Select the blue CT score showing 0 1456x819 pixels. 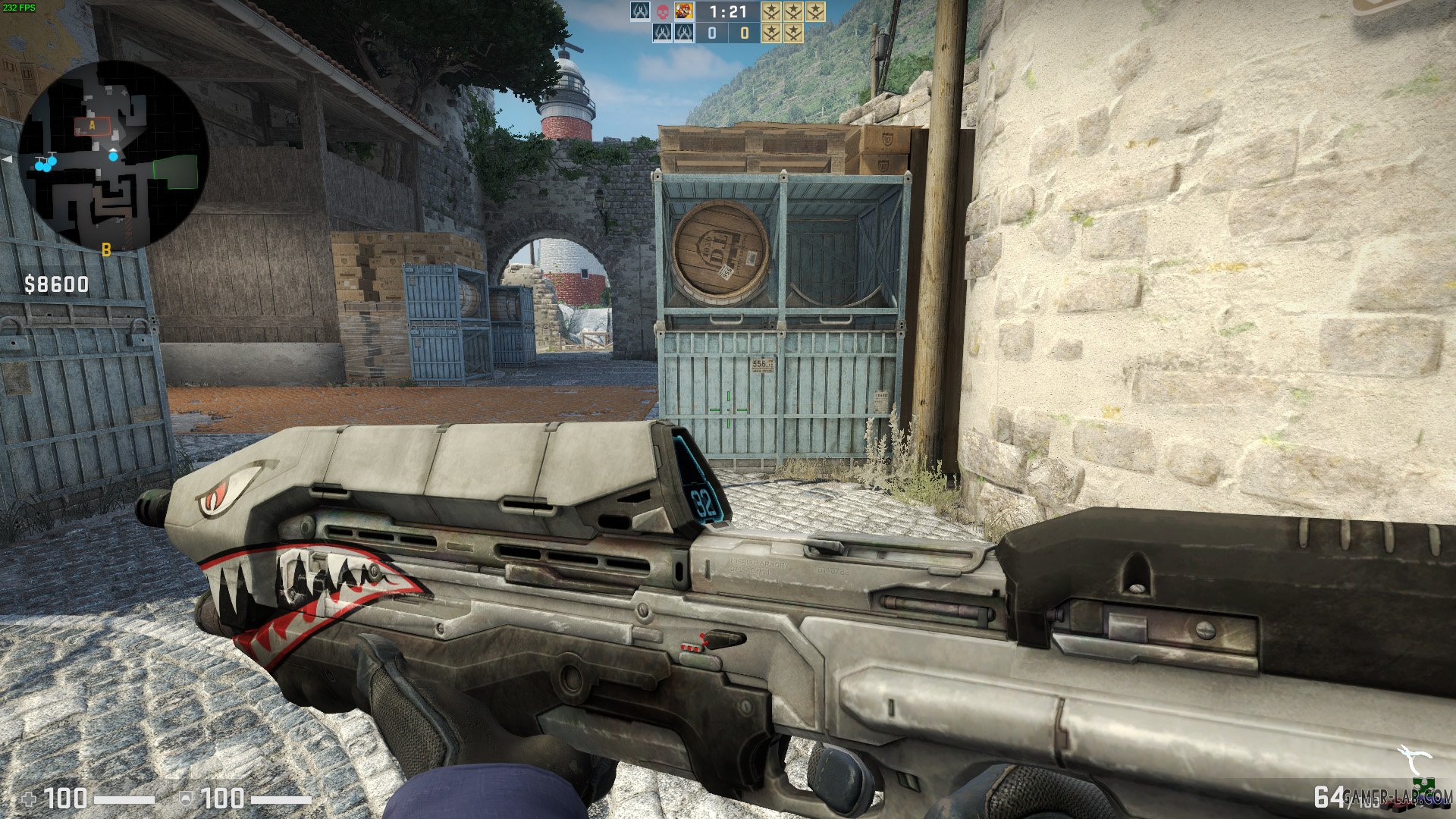pyautogui.click(x=711, y=33)
